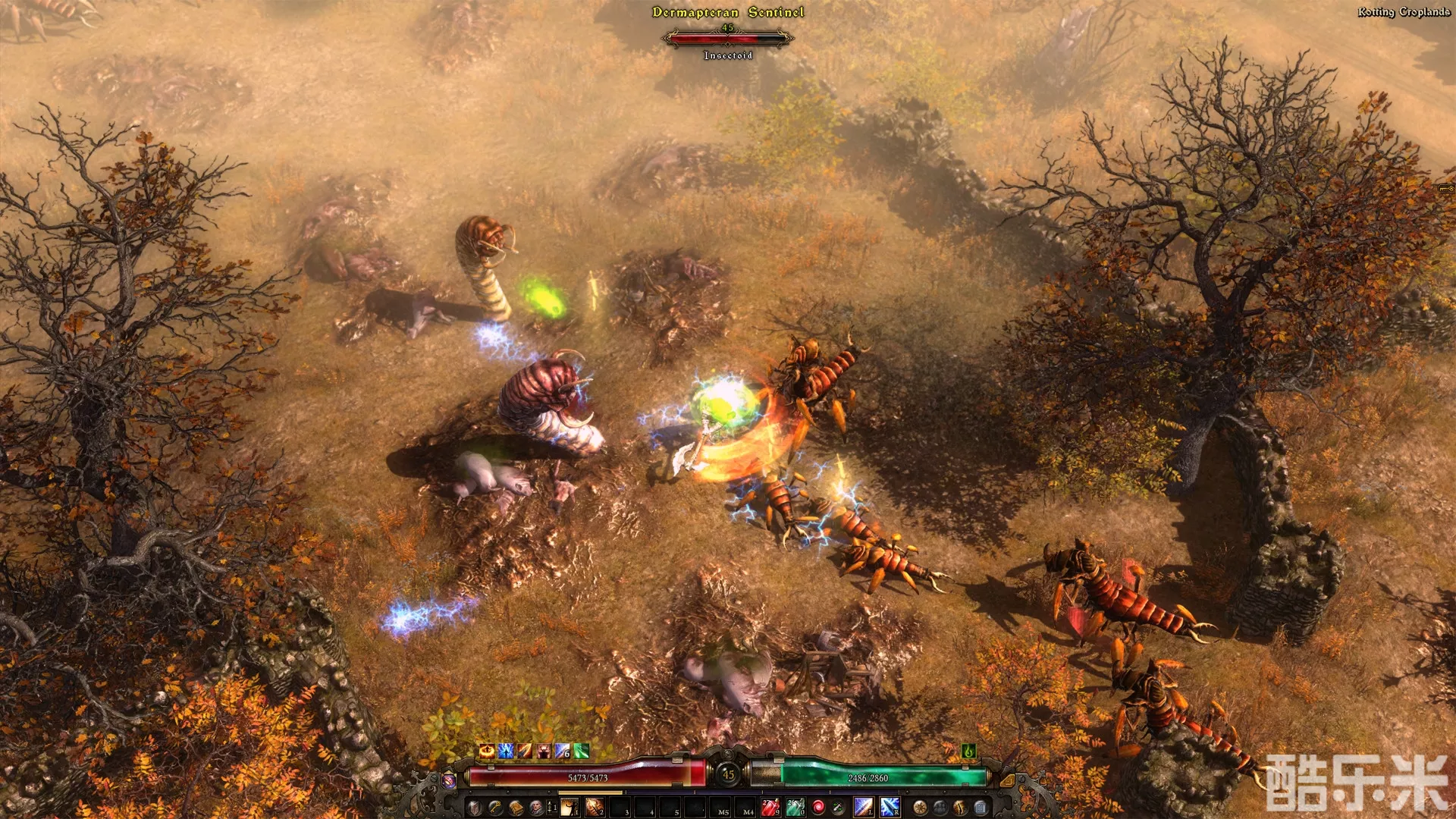The image size is (1456, 819).
Task: Open the grey group silhouettes button
Action: [x=940, y=808]
